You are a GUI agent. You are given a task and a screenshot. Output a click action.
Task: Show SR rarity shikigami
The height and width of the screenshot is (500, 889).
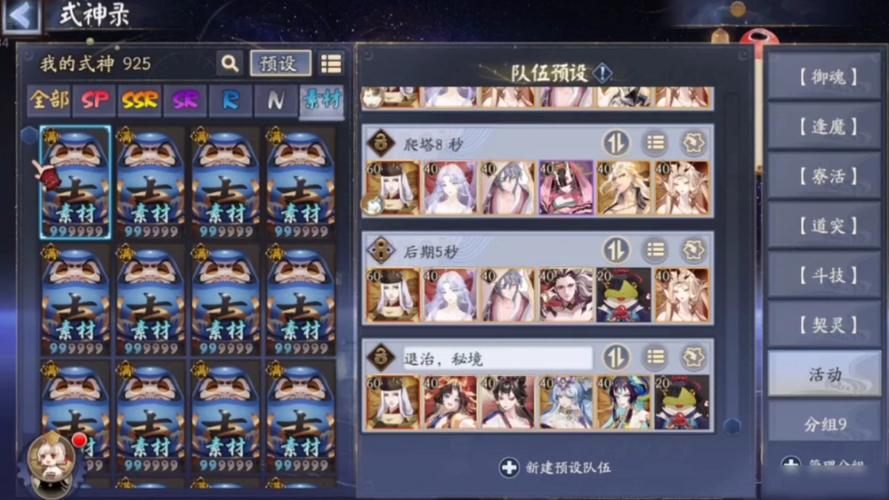pyautogui.click(x=185, y=101)
